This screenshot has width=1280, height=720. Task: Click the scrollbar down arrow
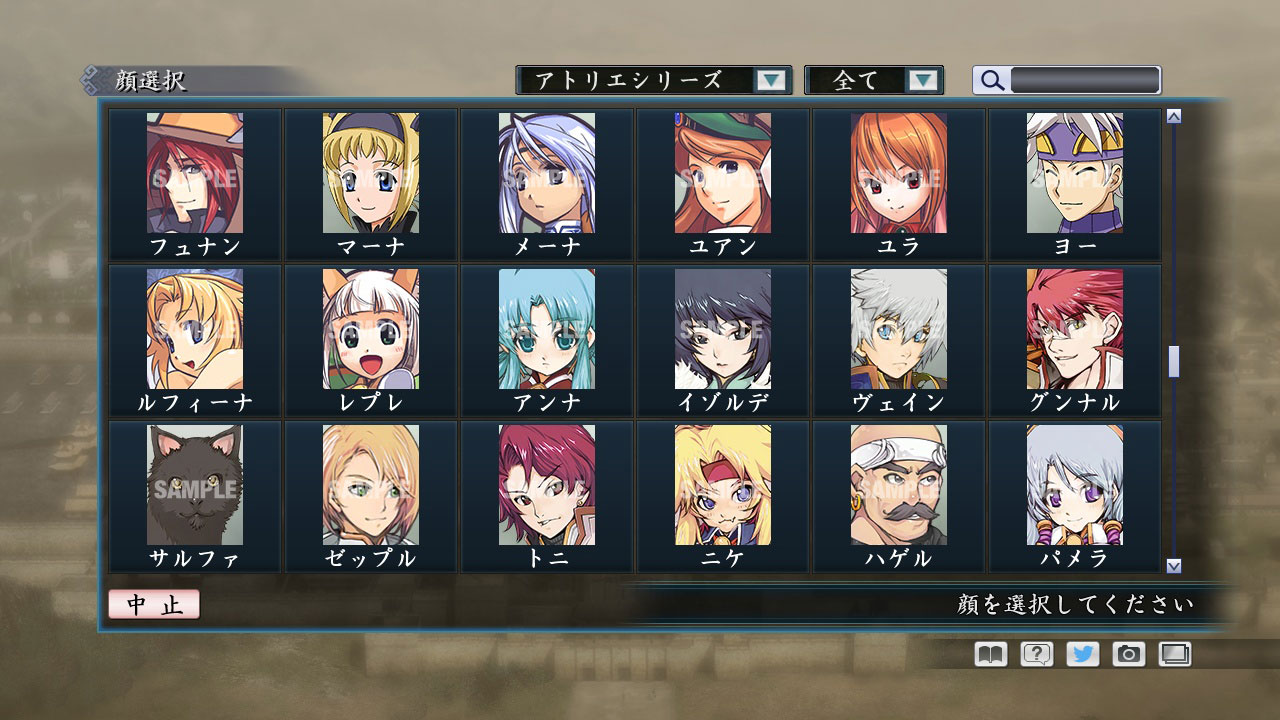pos(1172,565)
